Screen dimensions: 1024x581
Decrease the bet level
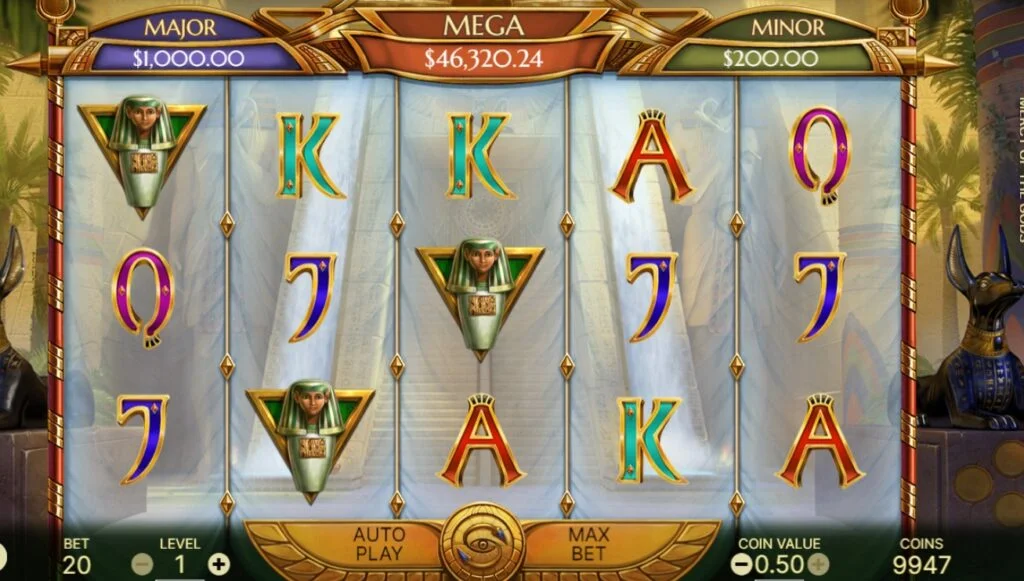pos(143,564)
